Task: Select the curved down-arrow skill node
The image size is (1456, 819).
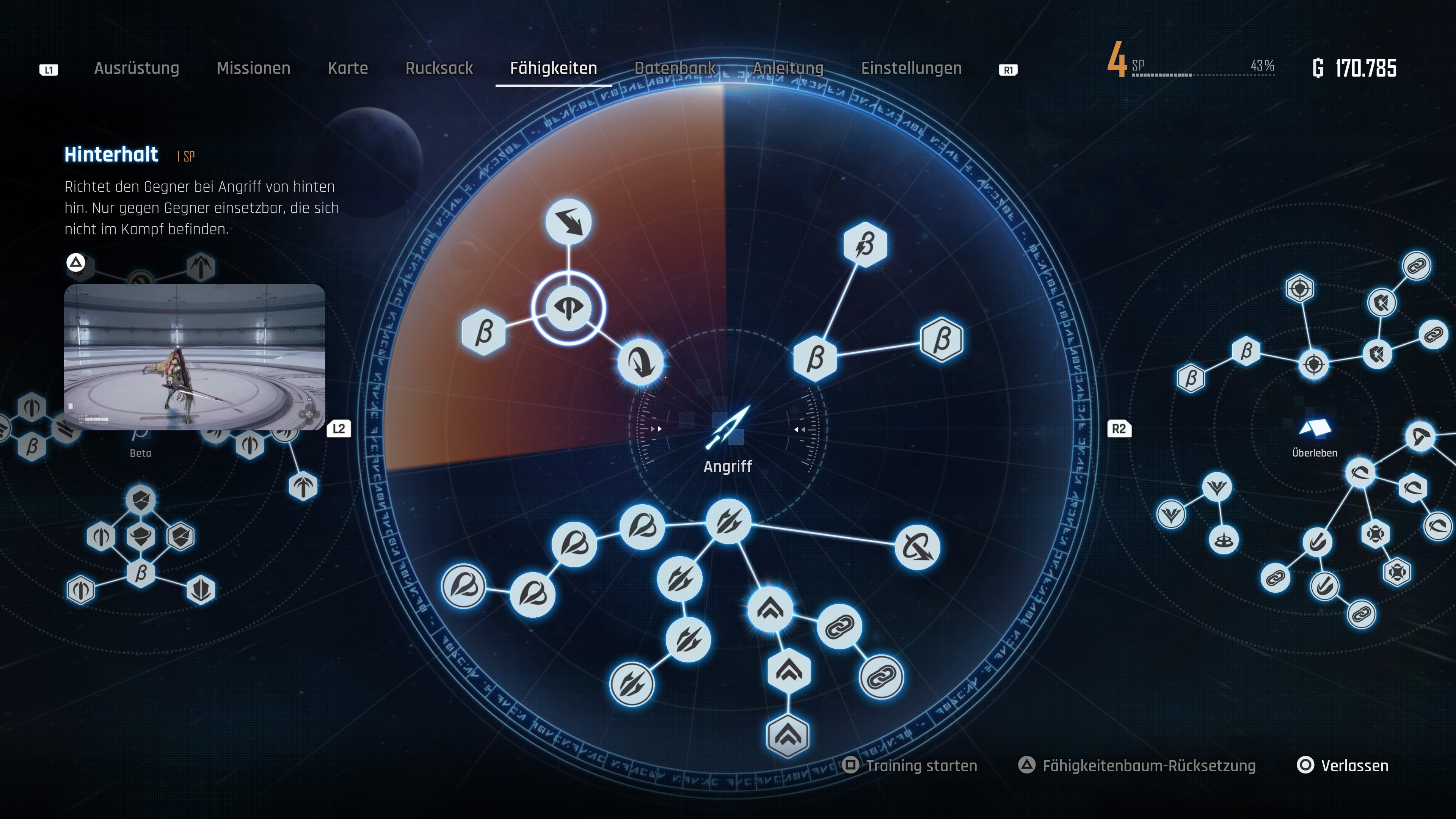Action: [x=640, y=362]
